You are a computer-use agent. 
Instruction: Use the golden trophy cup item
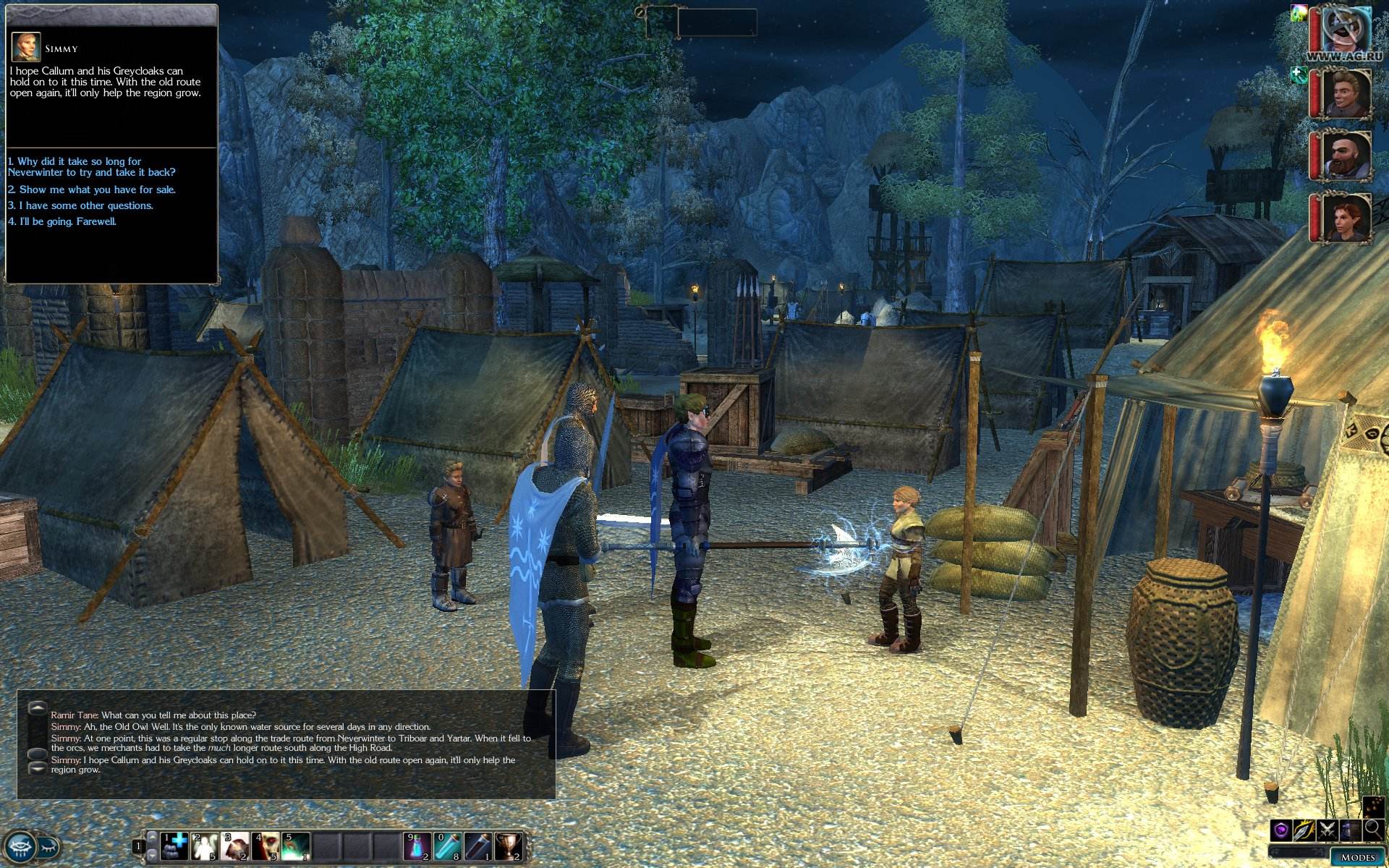pos(509,846)
